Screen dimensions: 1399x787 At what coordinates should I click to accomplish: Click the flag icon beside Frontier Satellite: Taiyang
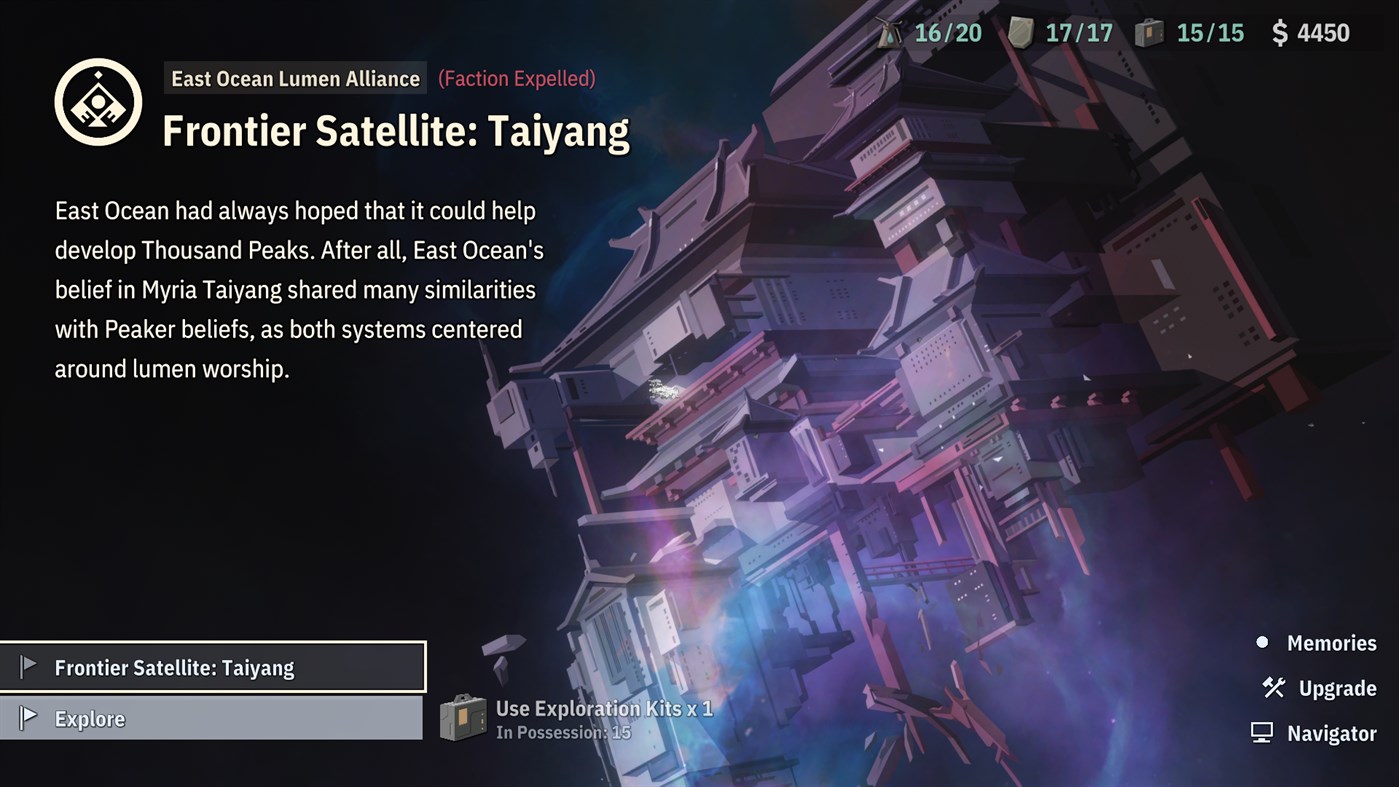32,665
